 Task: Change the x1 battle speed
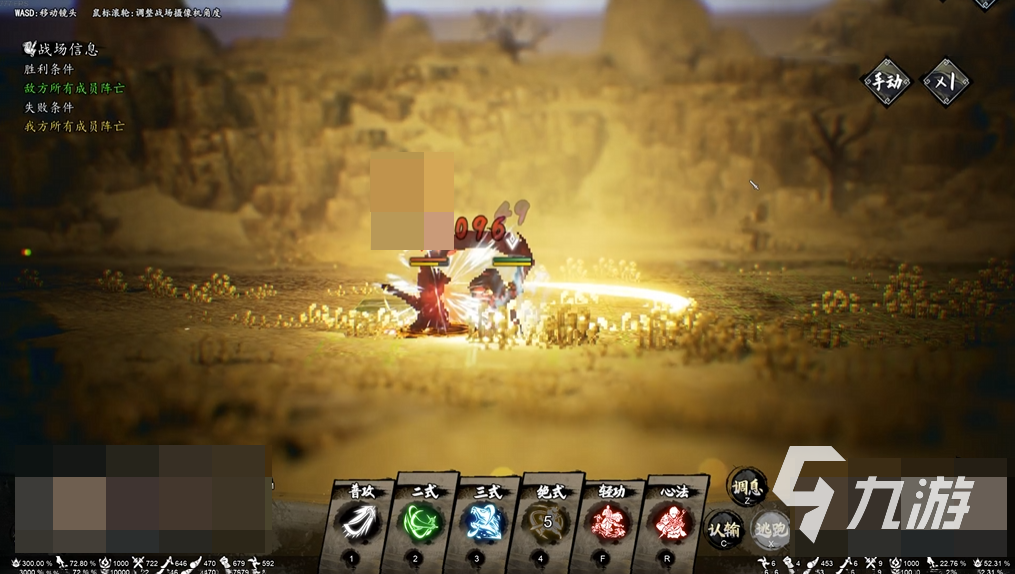pyautogui.click(x=945, y=83)
